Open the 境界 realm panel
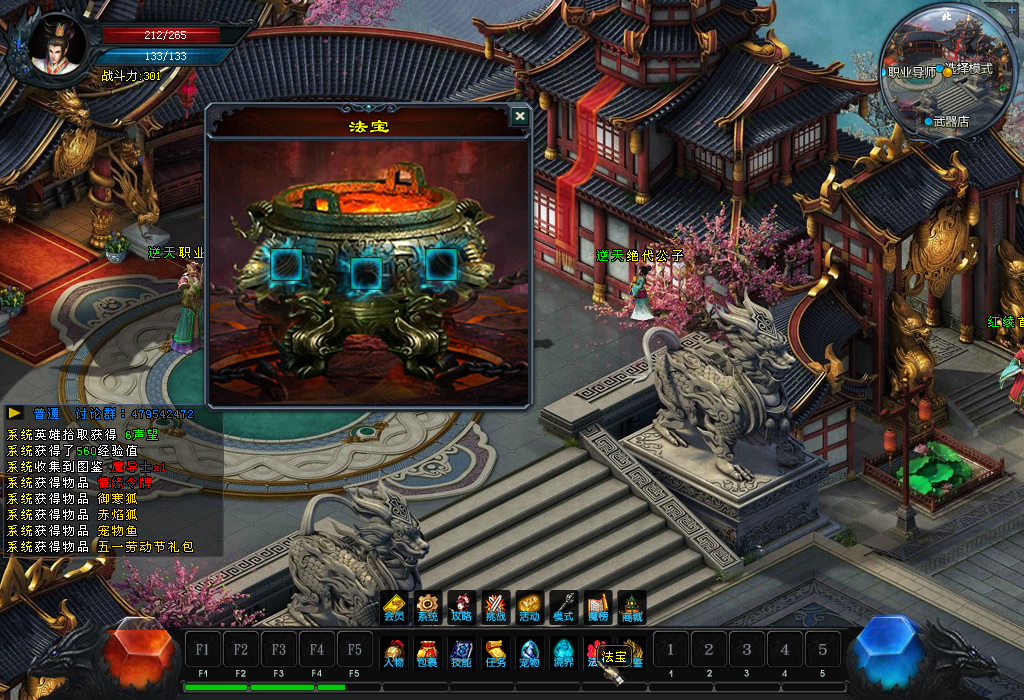The width and height of the screenshot is (1024, 700). [563, 652]
